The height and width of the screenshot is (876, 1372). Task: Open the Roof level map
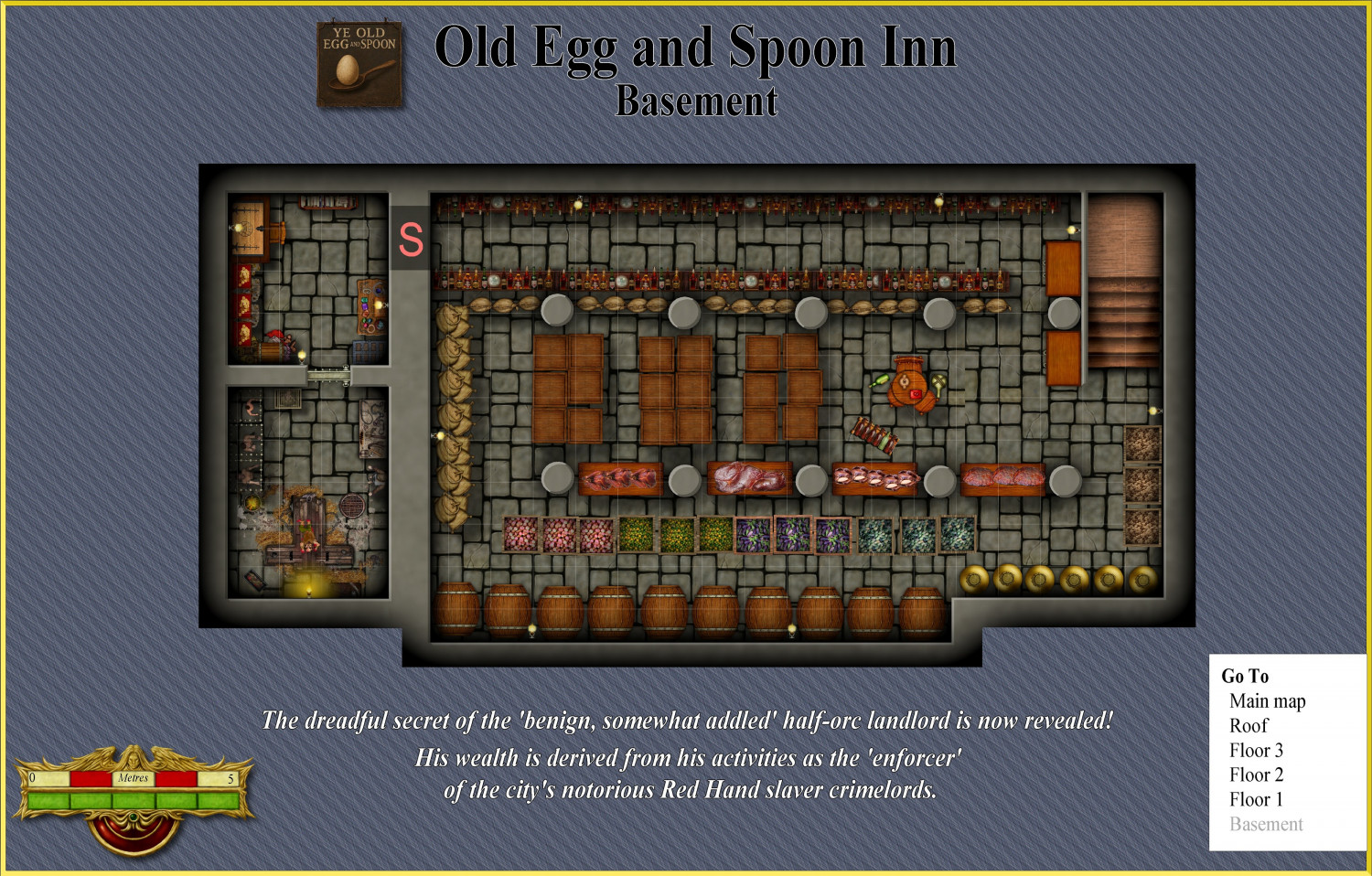coord(1249,726)
